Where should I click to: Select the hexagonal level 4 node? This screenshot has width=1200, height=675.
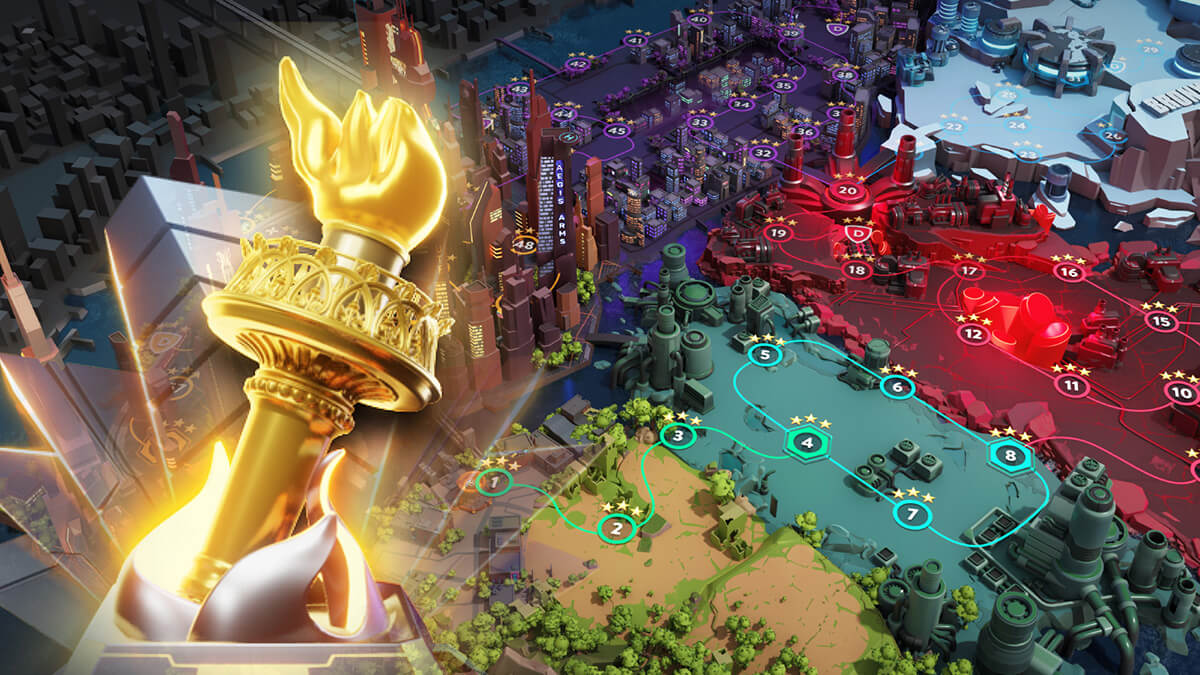[808, 443]
